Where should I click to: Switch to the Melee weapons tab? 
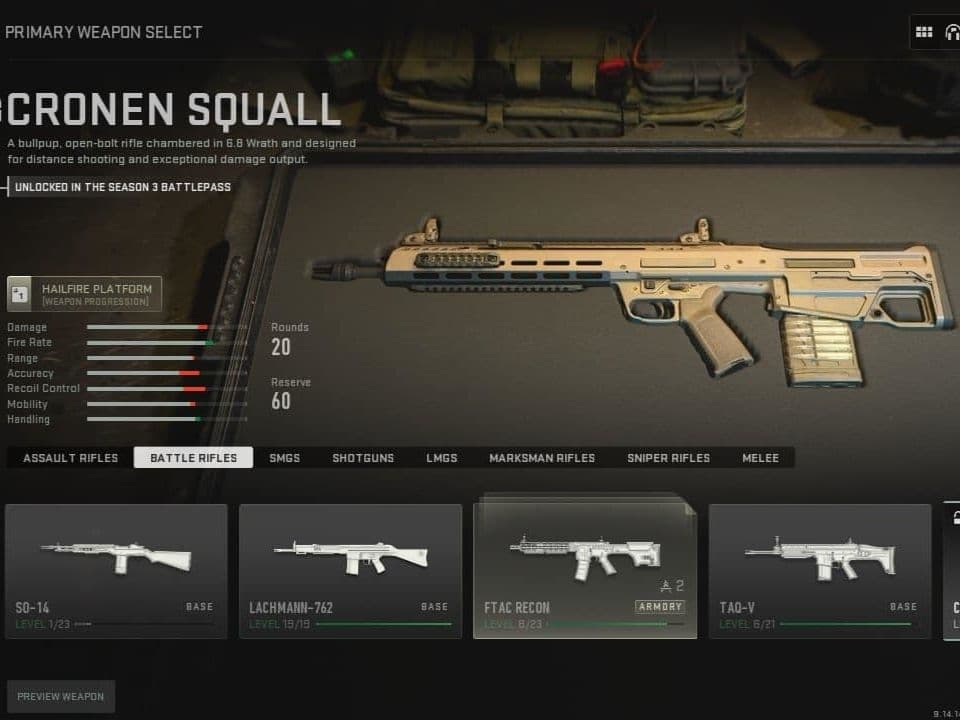click(760, 458)
